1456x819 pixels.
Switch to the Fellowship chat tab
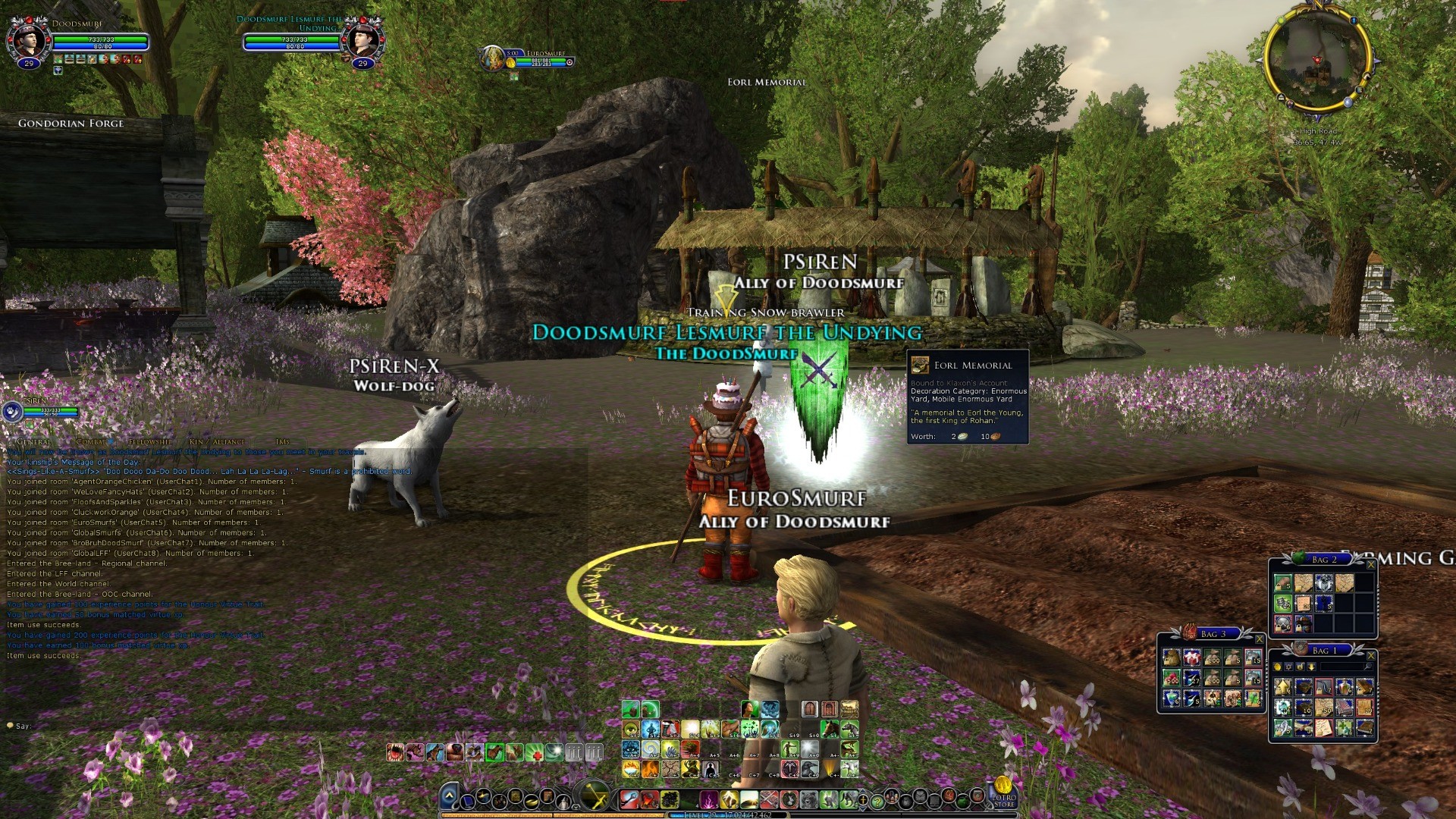150,441
